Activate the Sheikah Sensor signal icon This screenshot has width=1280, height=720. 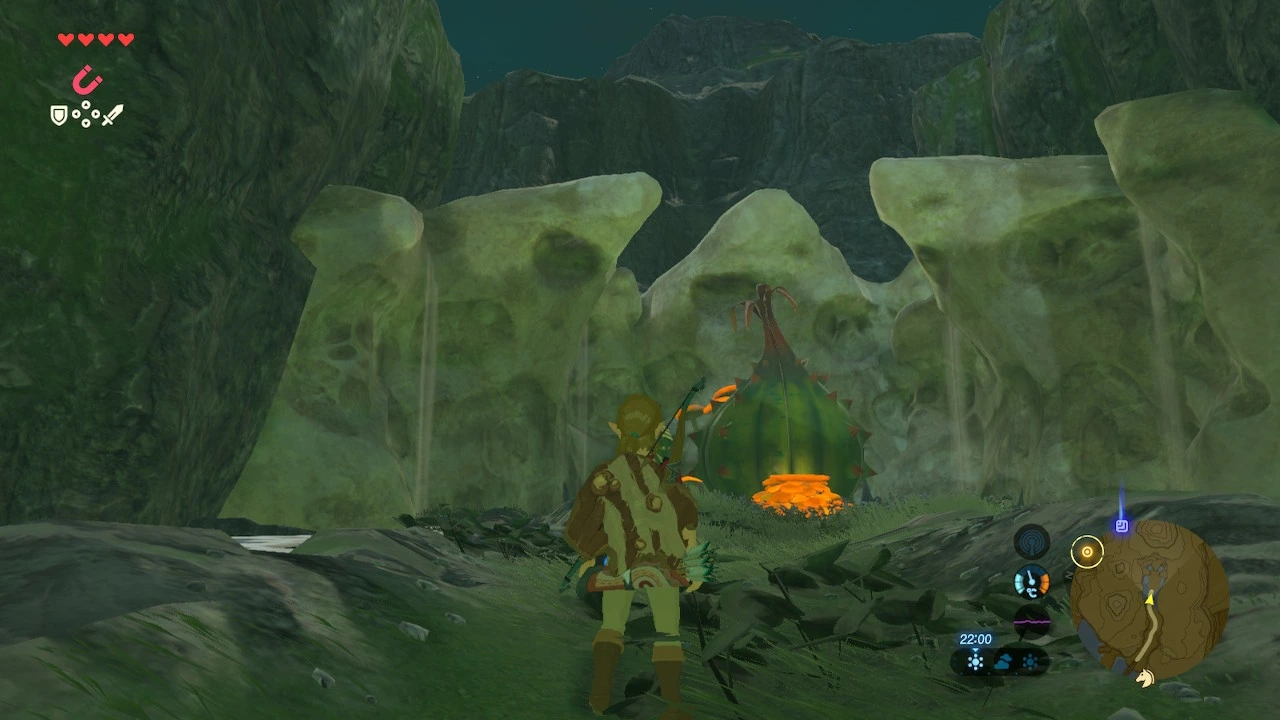1031,542
